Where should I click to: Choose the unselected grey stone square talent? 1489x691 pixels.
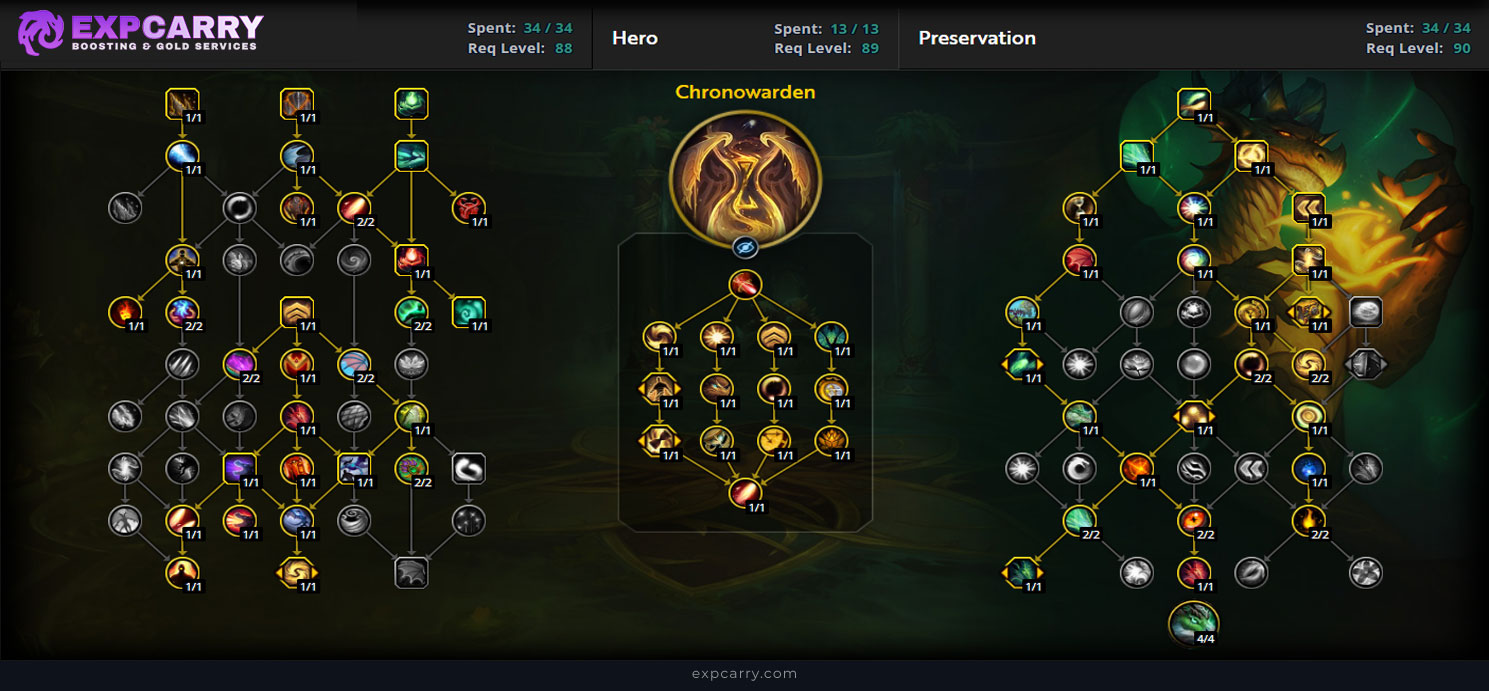tap(1366, 311)
